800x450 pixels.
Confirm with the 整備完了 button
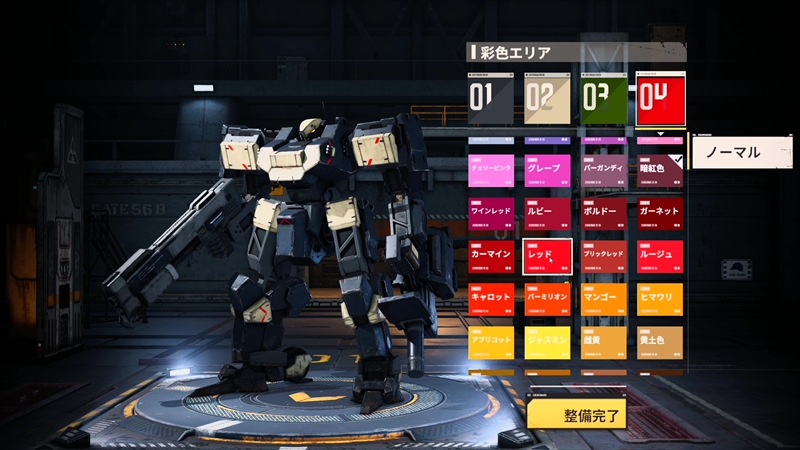click(x=577, y=414)
